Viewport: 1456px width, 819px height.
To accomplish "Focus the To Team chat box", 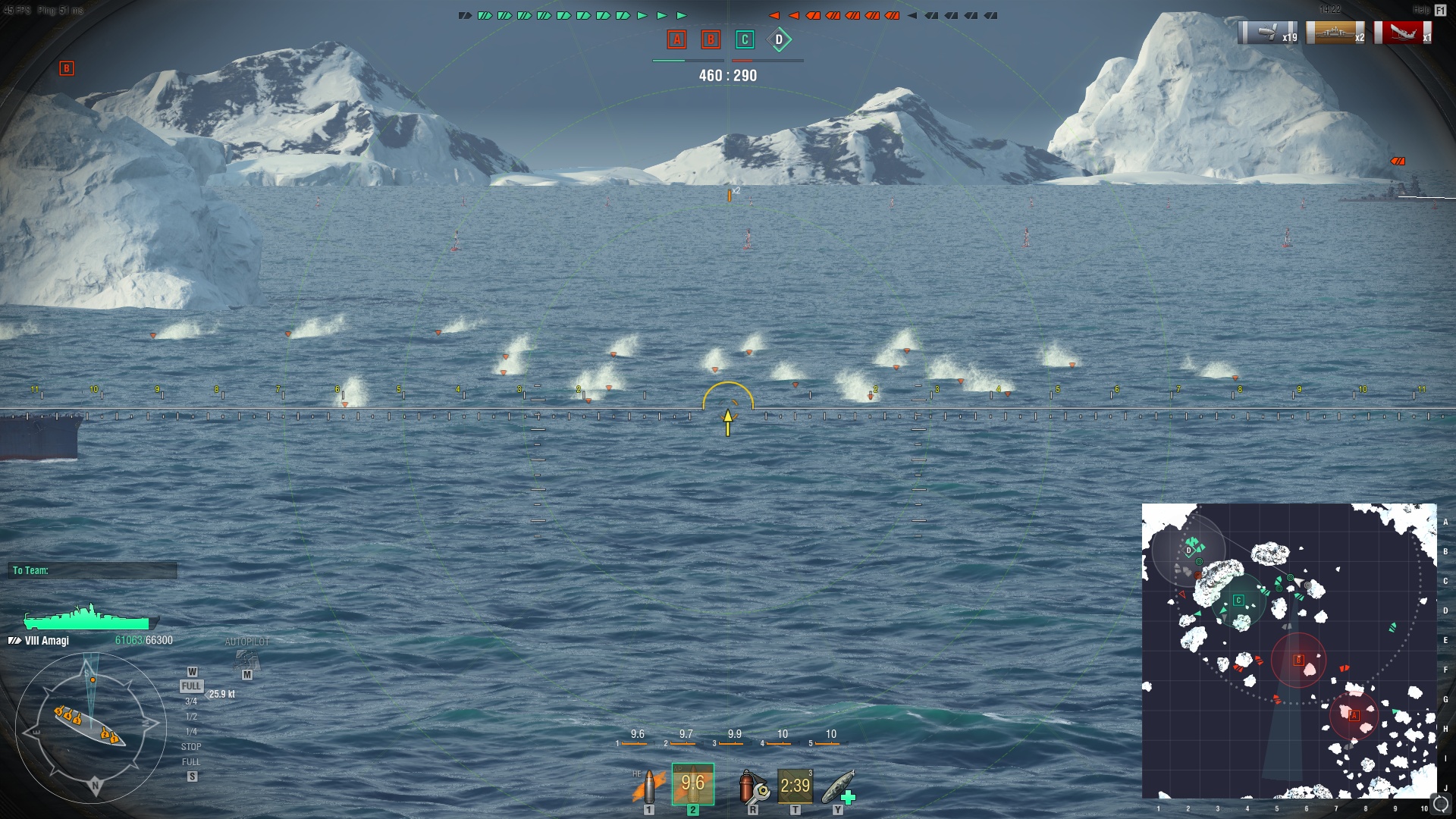I will (93, 570).
